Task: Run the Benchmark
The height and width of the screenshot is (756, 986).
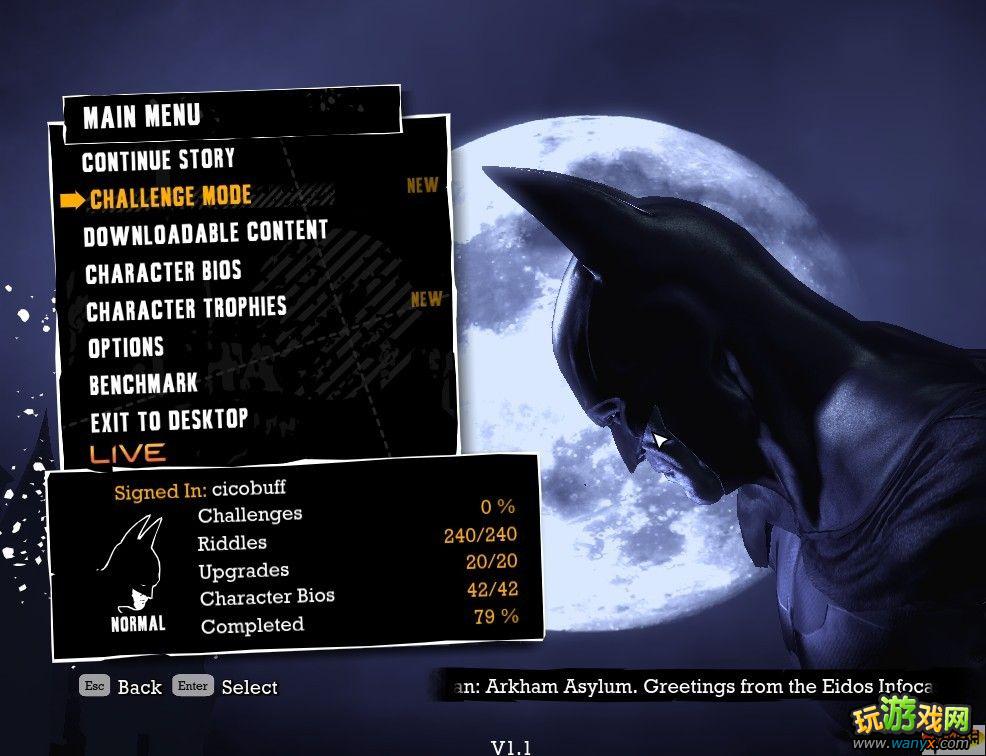Action: [143, 384]
